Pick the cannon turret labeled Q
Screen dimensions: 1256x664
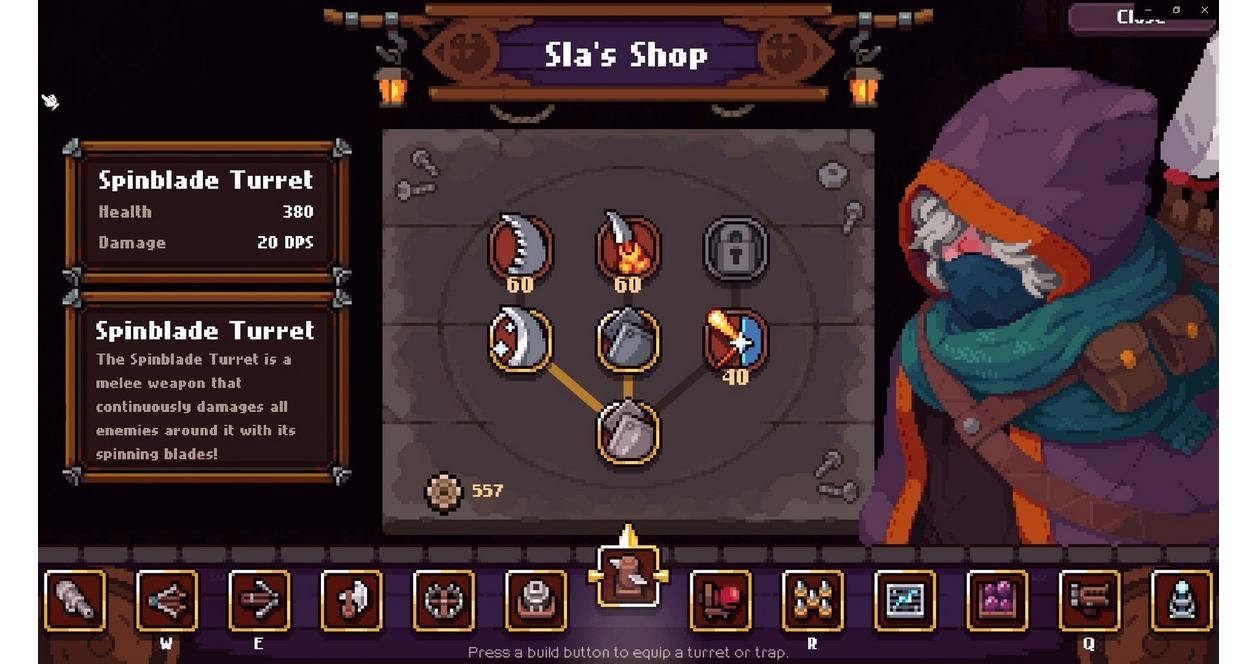point(1089,601)
